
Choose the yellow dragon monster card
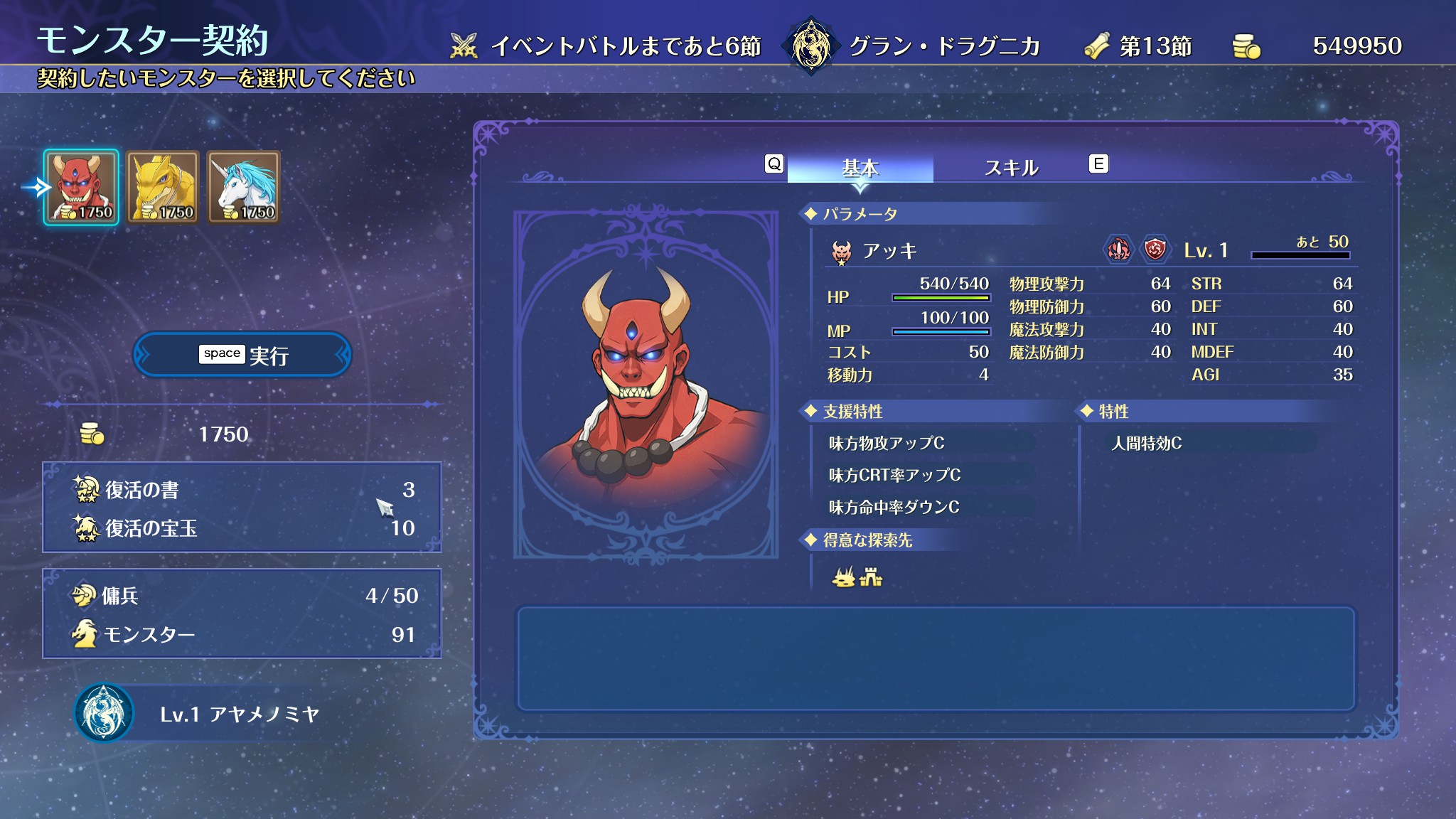(x=163, y=188)
